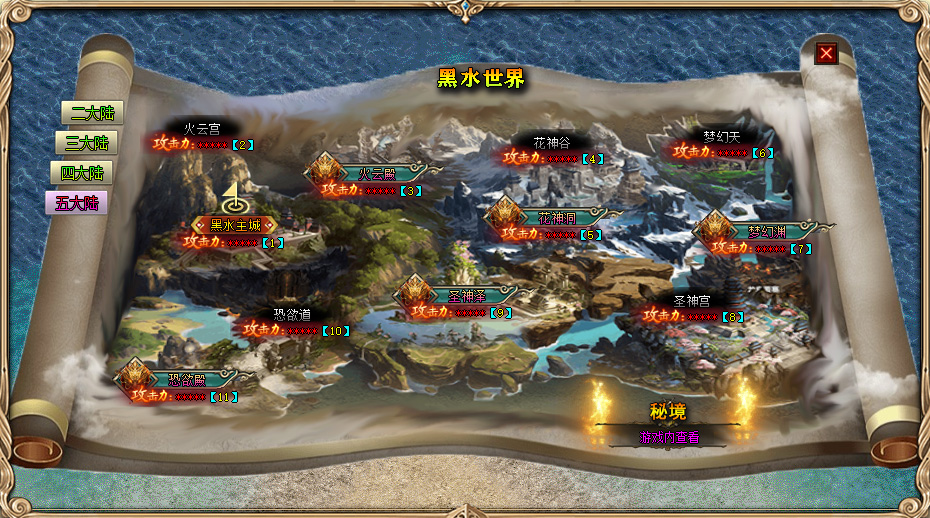Travel to the 圣神宫 location
Image resolution: width=930 pixels, height=518 pixels.
click(692, 301)
